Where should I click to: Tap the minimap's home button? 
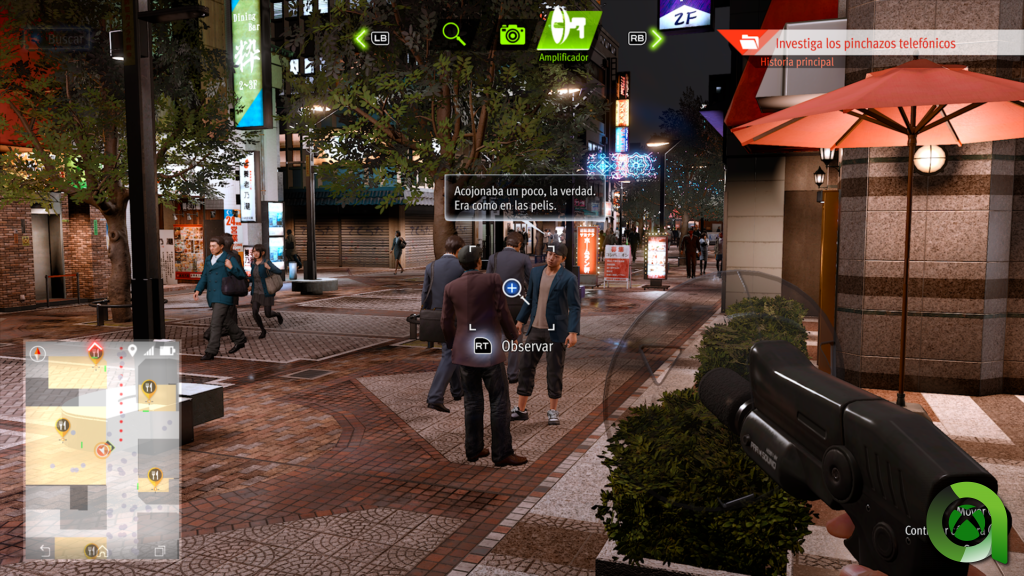102,550
